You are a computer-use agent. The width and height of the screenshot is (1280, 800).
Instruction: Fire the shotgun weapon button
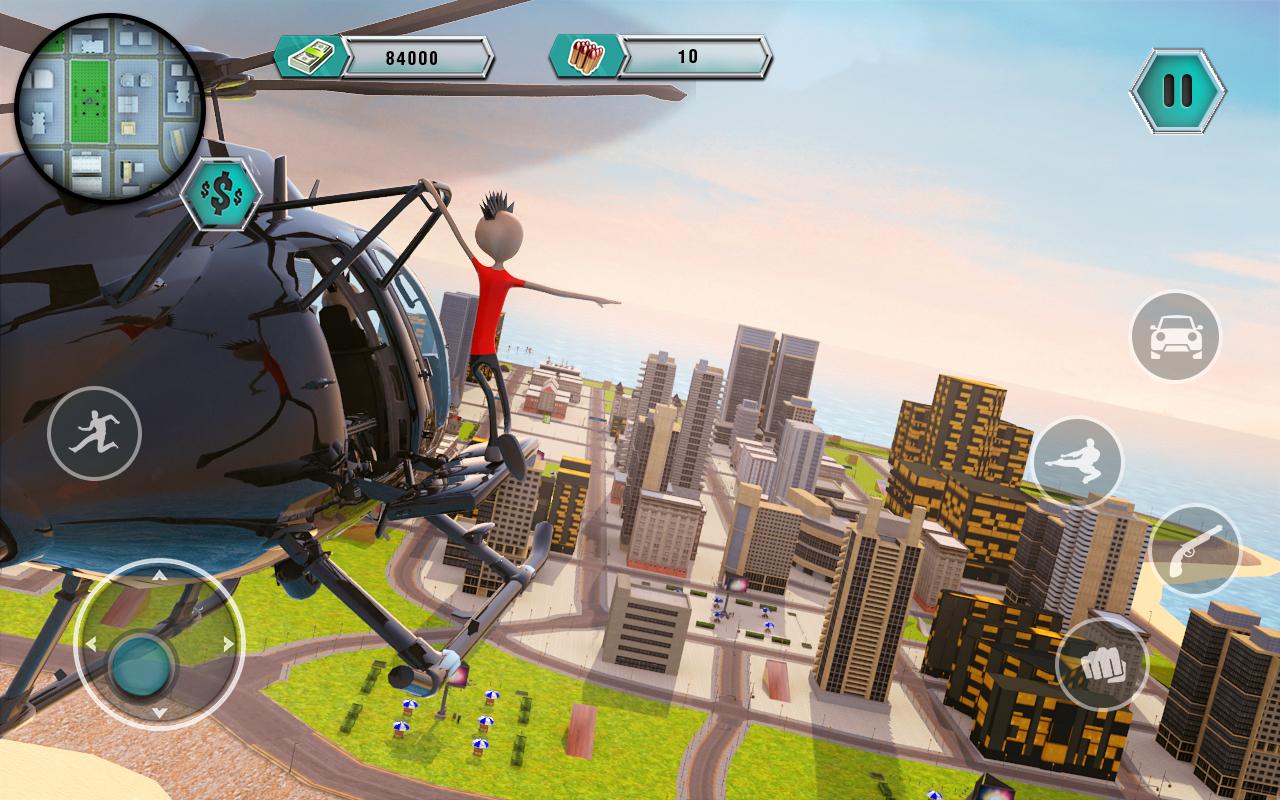point(1195,551)
